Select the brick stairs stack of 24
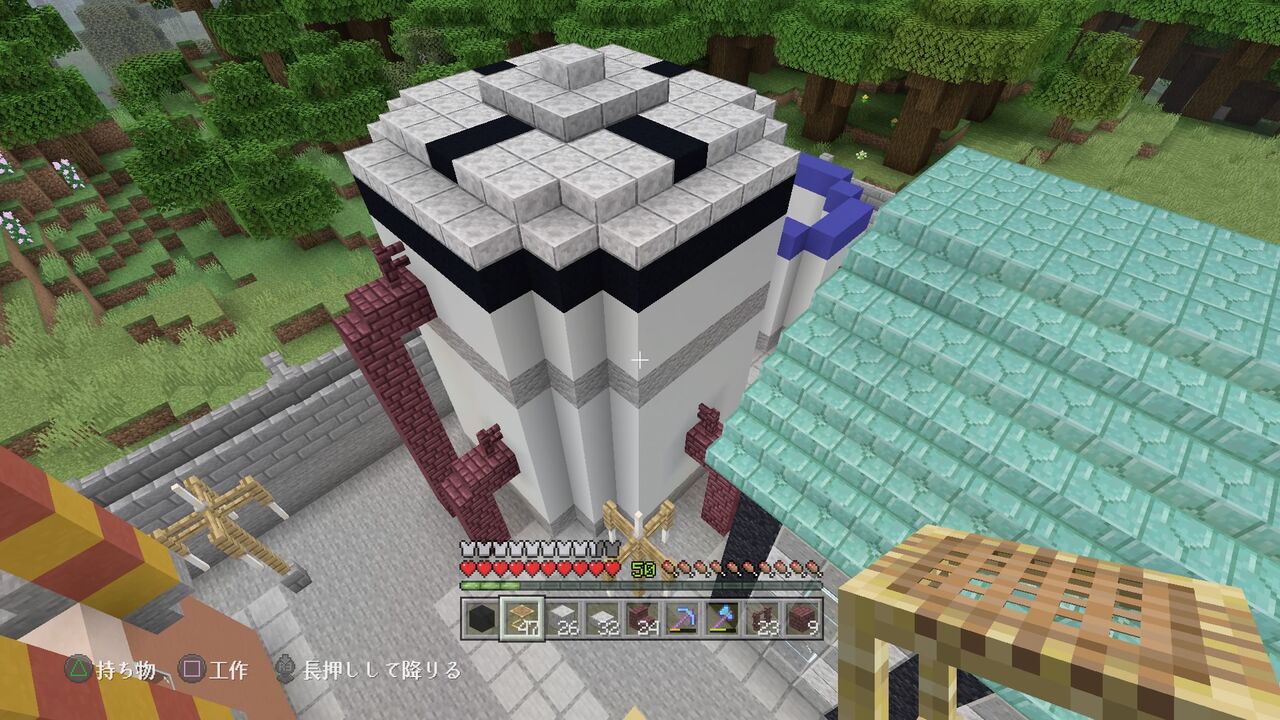 [x=643, y=617]
